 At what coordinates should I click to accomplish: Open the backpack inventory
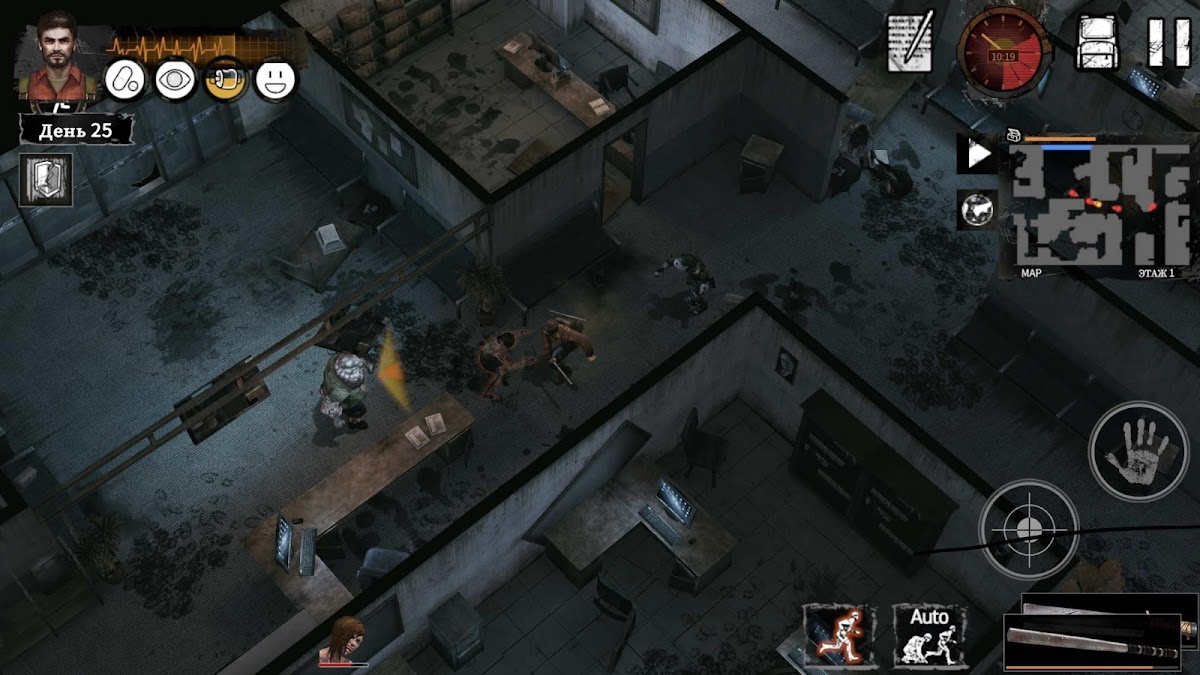1096,43
